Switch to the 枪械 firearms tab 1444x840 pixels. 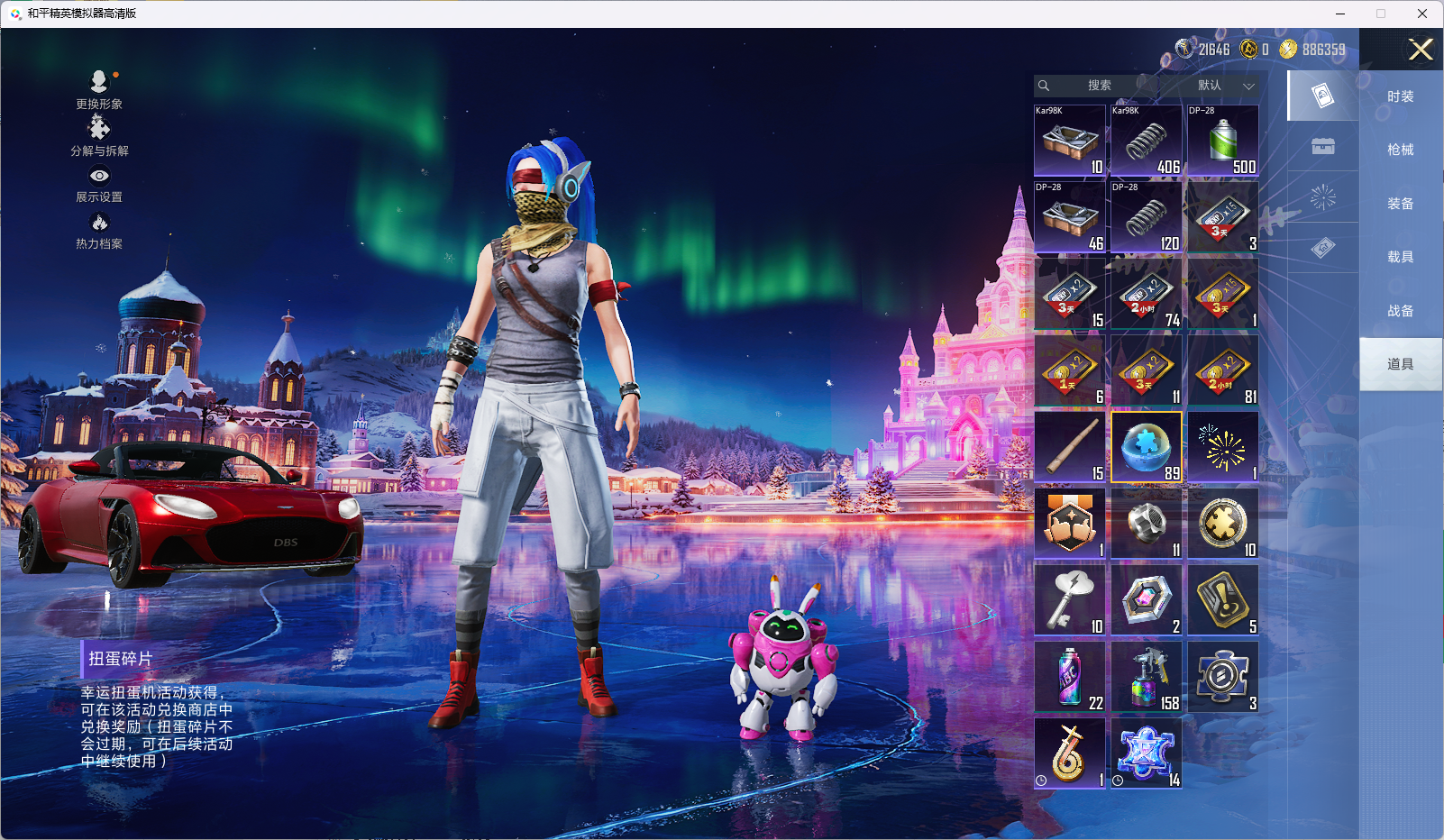pos(1400,150)
